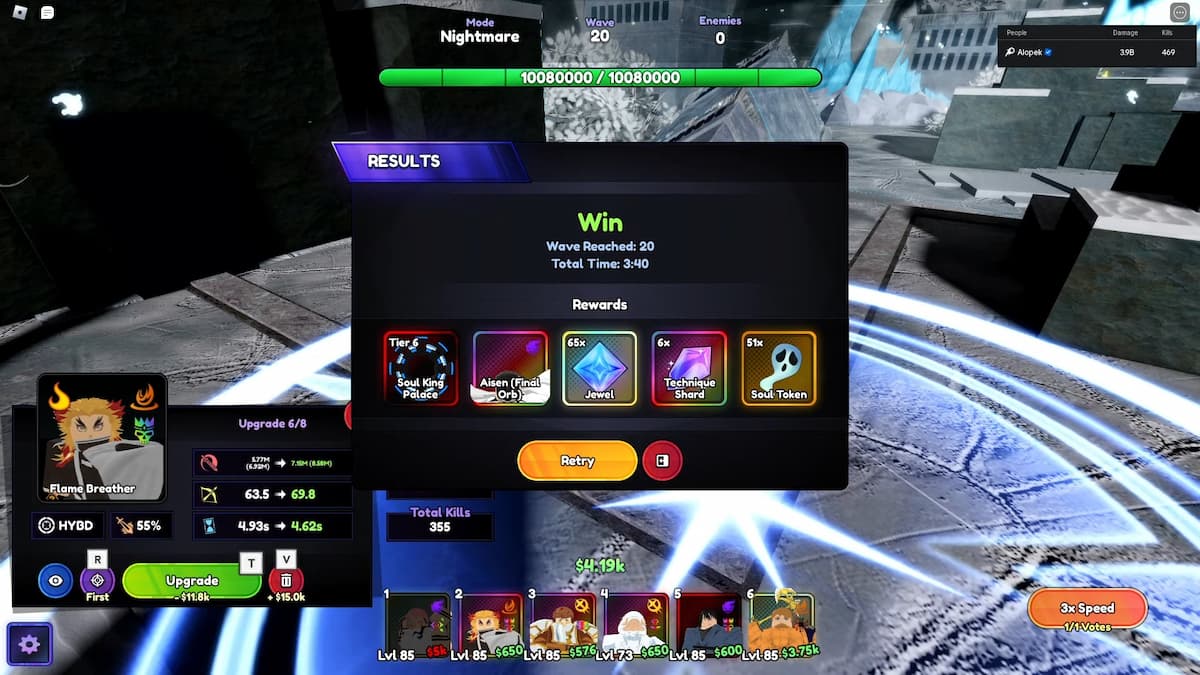Toggle the blue eye range-view button
The image size is (1200, 675).
pos(55,580)
